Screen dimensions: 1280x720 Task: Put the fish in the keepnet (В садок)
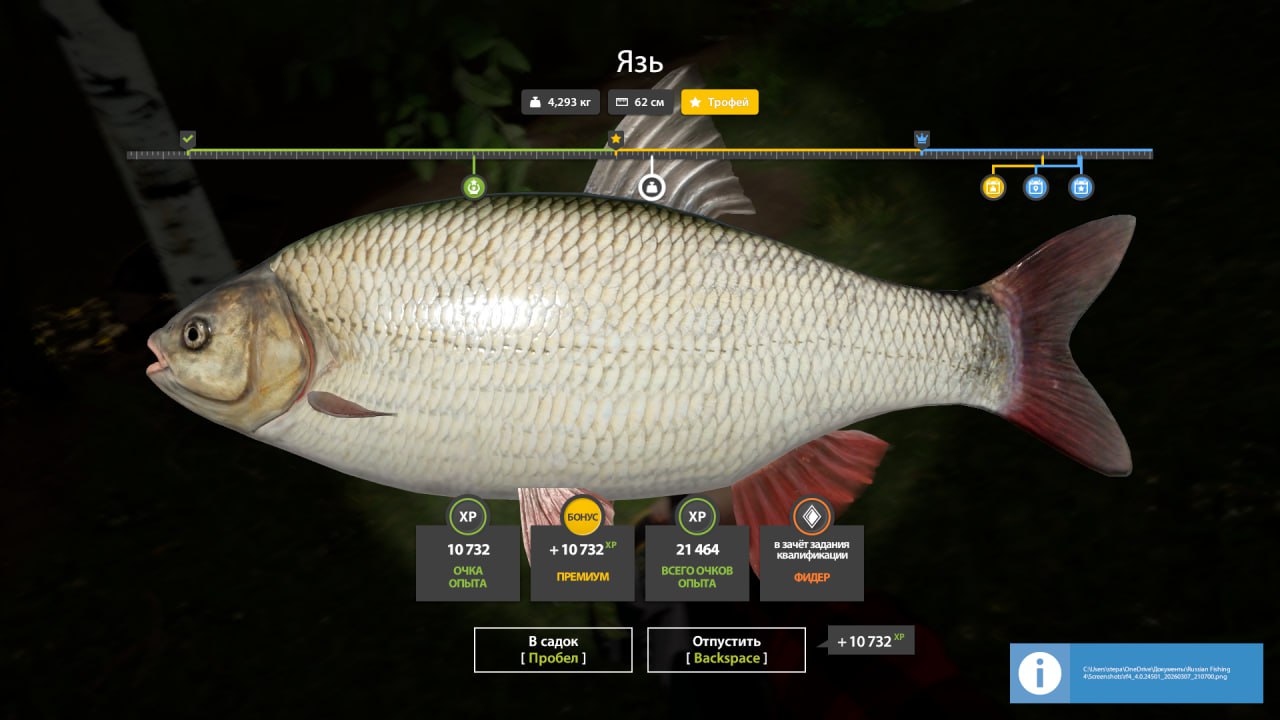pyautogui.click(x=553, y=650)
